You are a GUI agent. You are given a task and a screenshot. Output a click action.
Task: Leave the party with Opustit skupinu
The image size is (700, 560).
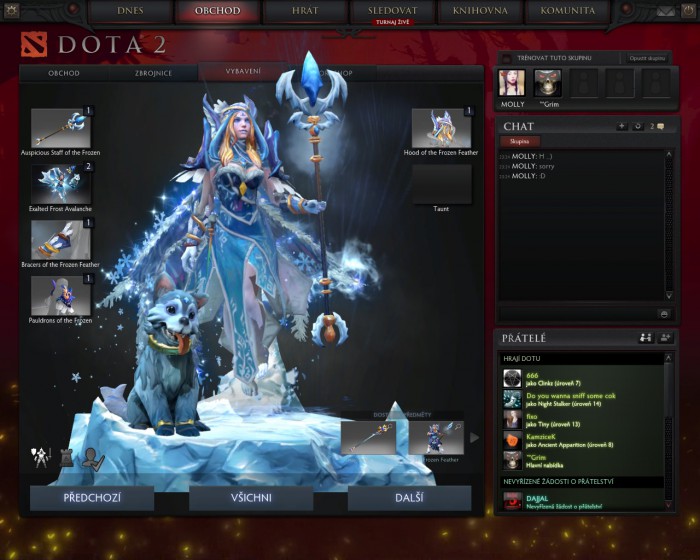[649, 59]
